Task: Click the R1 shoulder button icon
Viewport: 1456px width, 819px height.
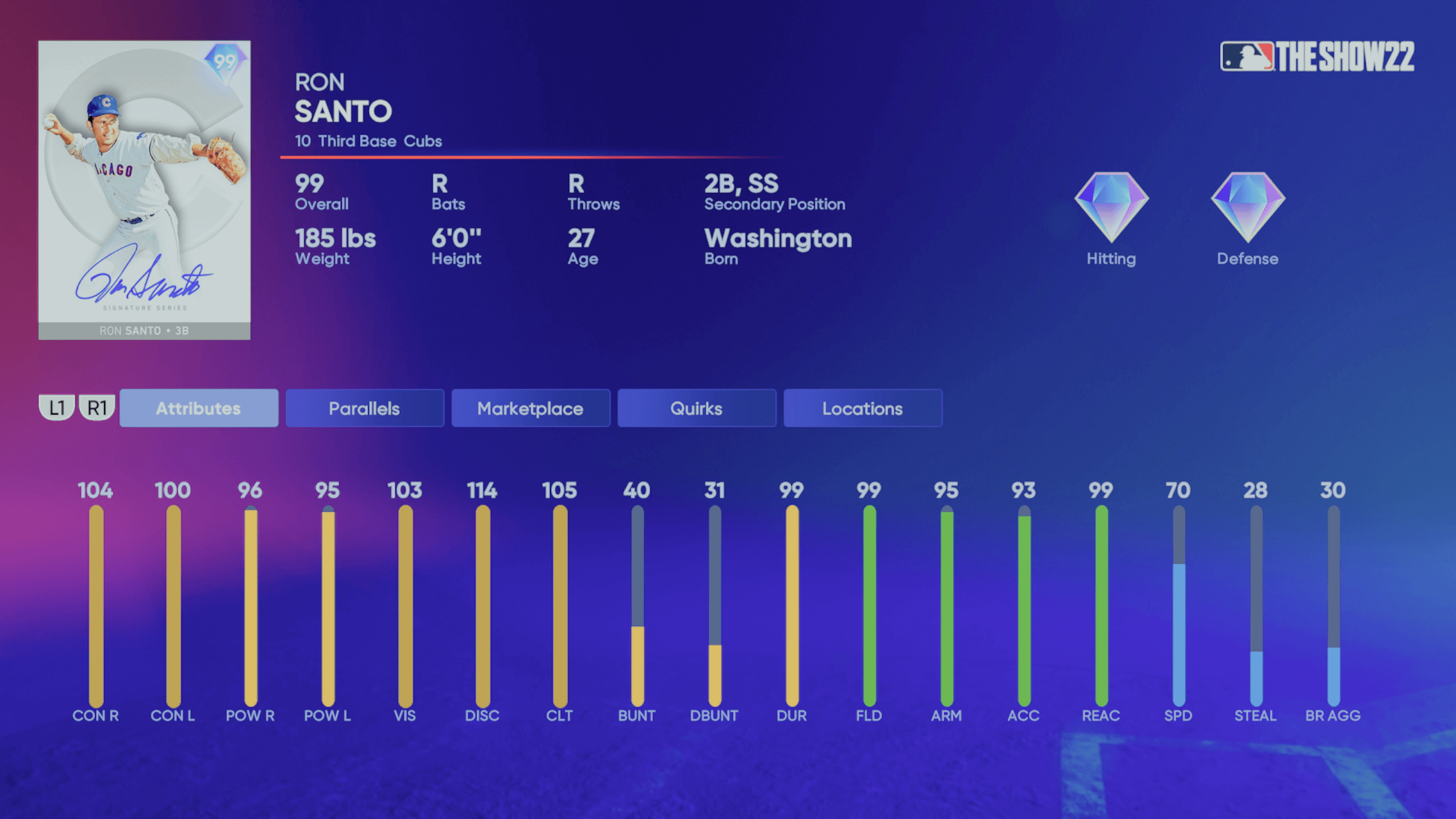Action: tap(97, 407)
